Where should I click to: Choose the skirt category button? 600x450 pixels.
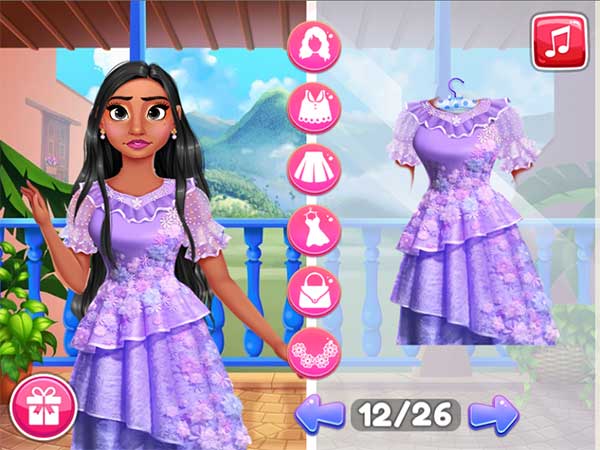pos(314,169)
